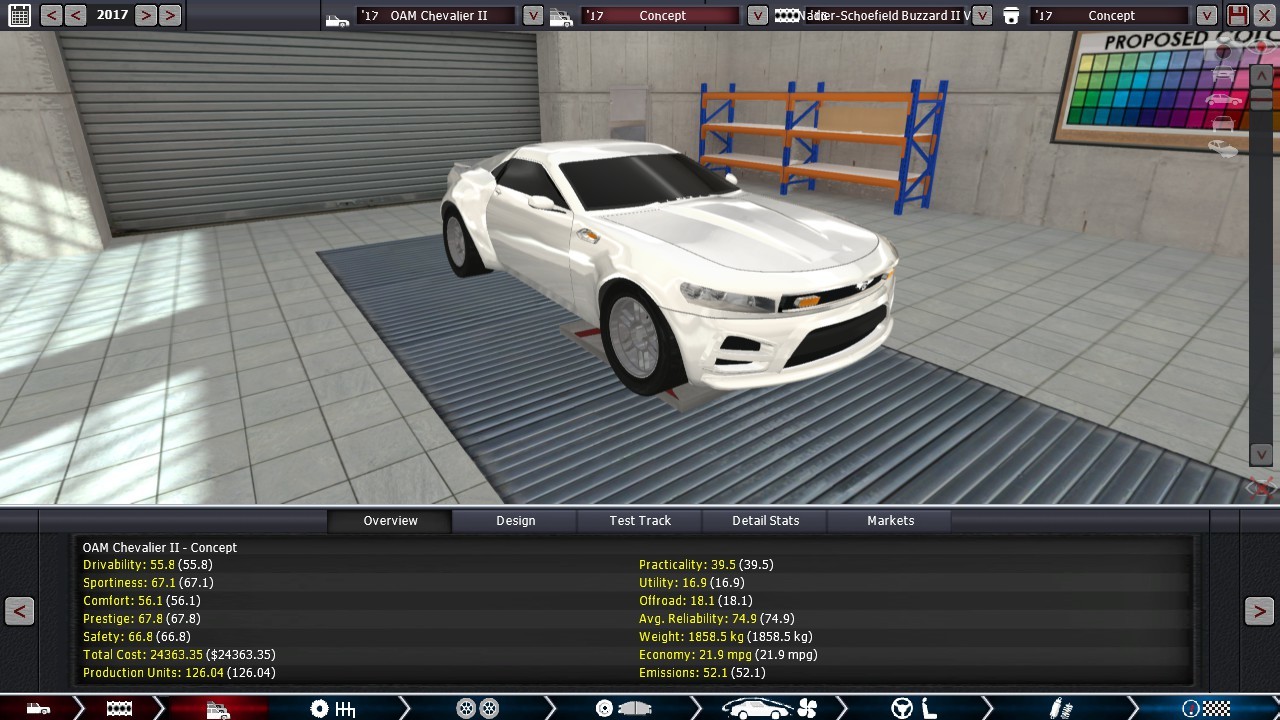Switch to the Markets tab
Viewport: 1280px width, 720px height.
coord(890,520)
